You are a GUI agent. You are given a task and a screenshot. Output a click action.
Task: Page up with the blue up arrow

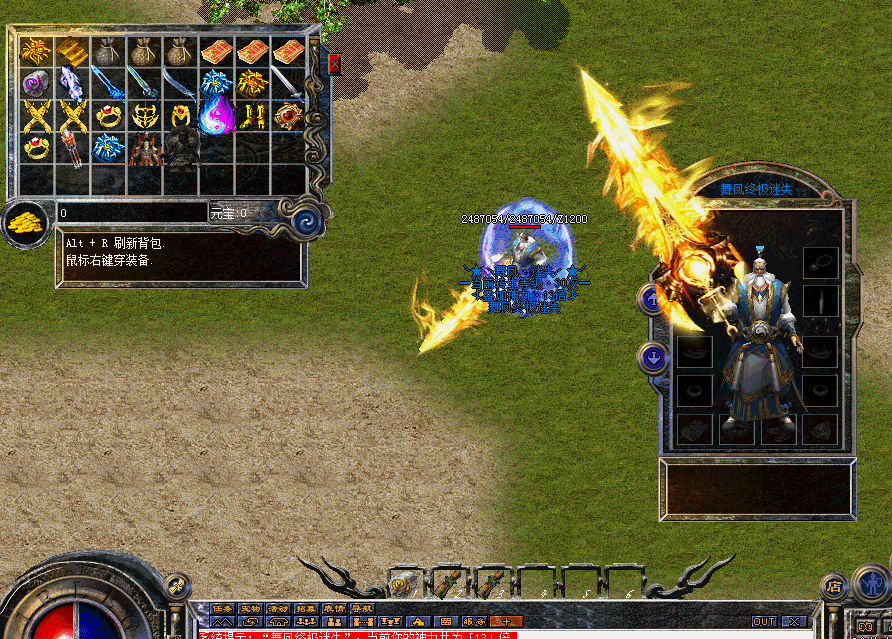click(653, 298)
